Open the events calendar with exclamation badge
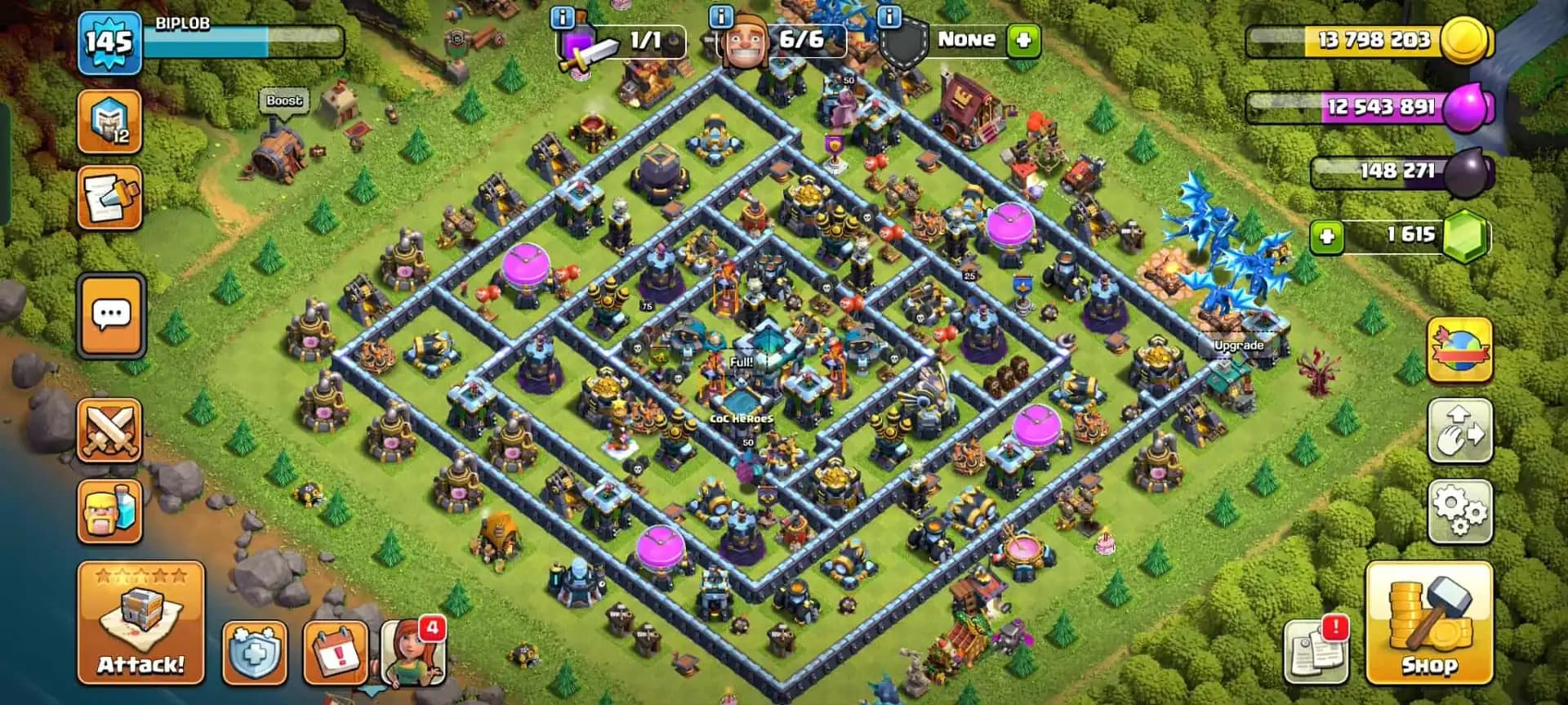Screen dimensions: 1568x705 coord(334,654)
